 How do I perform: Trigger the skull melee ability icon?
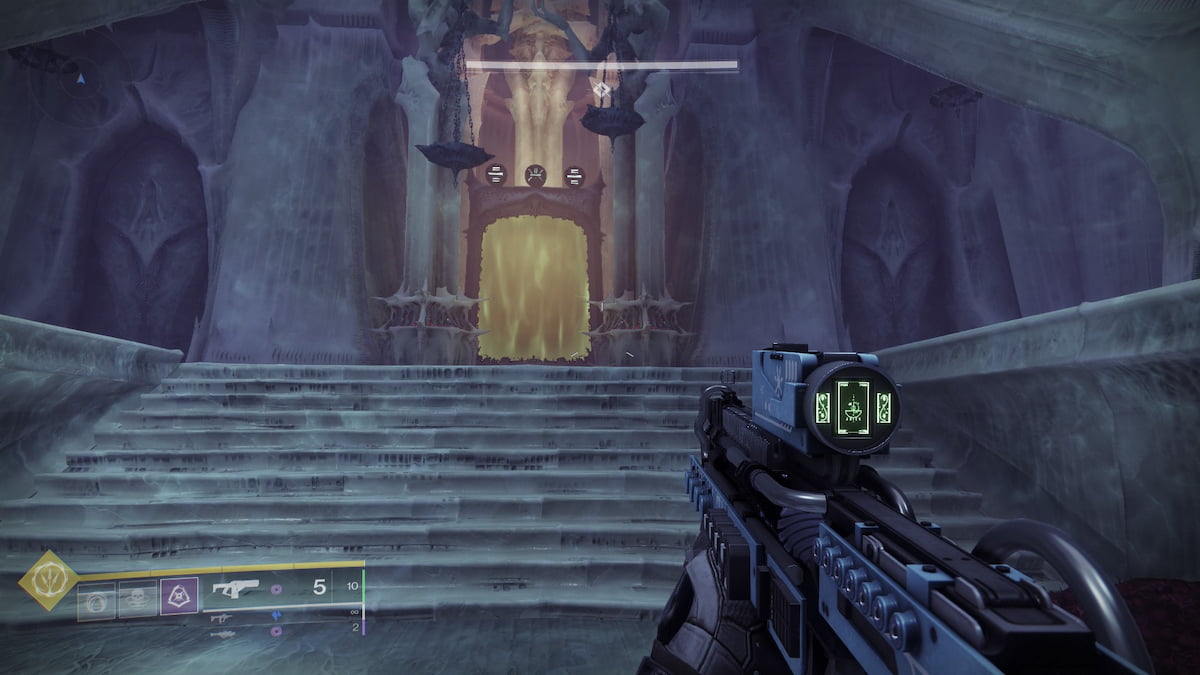(137, 601)
